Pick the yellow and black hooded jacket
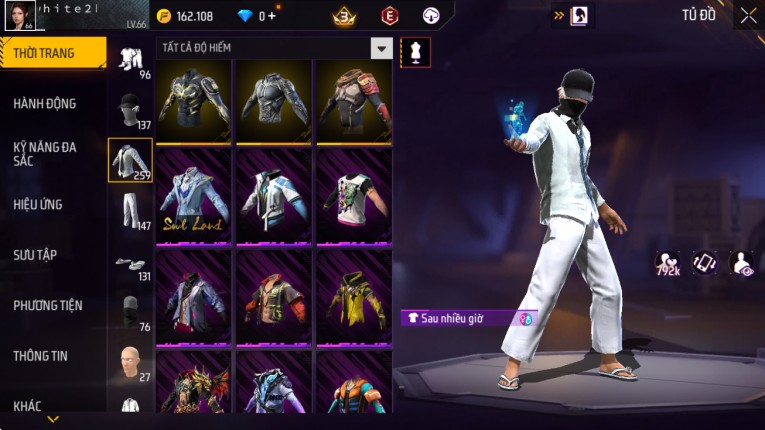Viewport: 765px width, 430px height. click(353, 295)
